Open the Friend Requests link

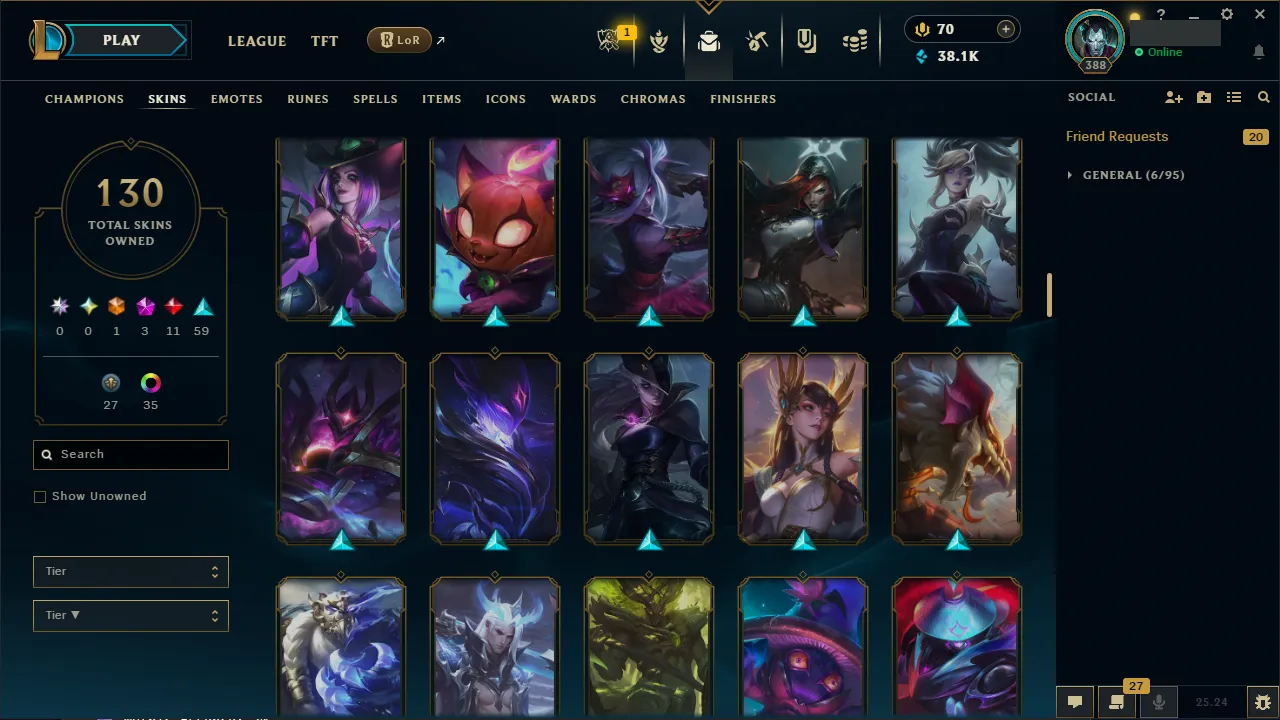[1116, 136]
